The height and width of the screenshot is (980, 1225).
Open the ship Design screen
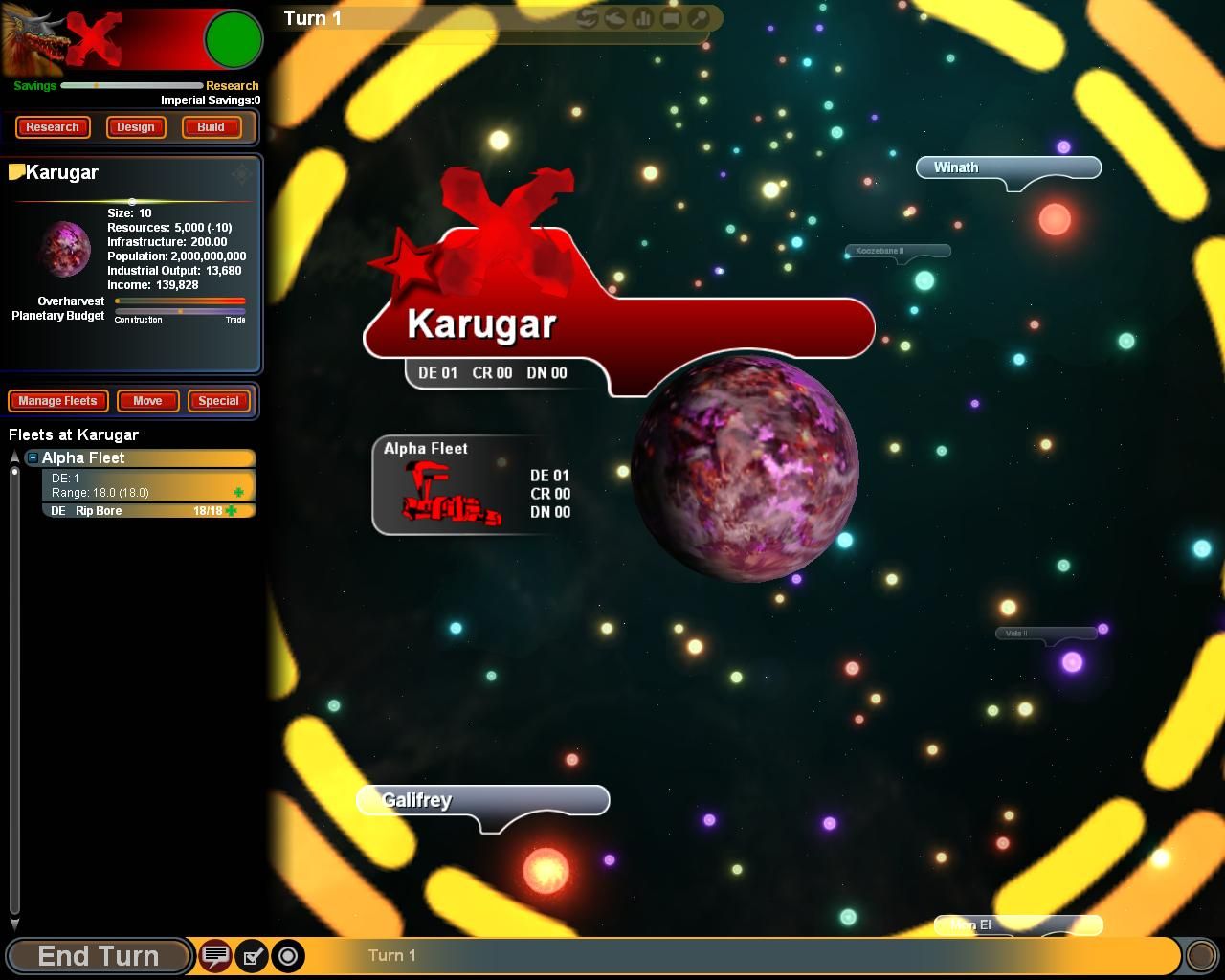[136, 127]
